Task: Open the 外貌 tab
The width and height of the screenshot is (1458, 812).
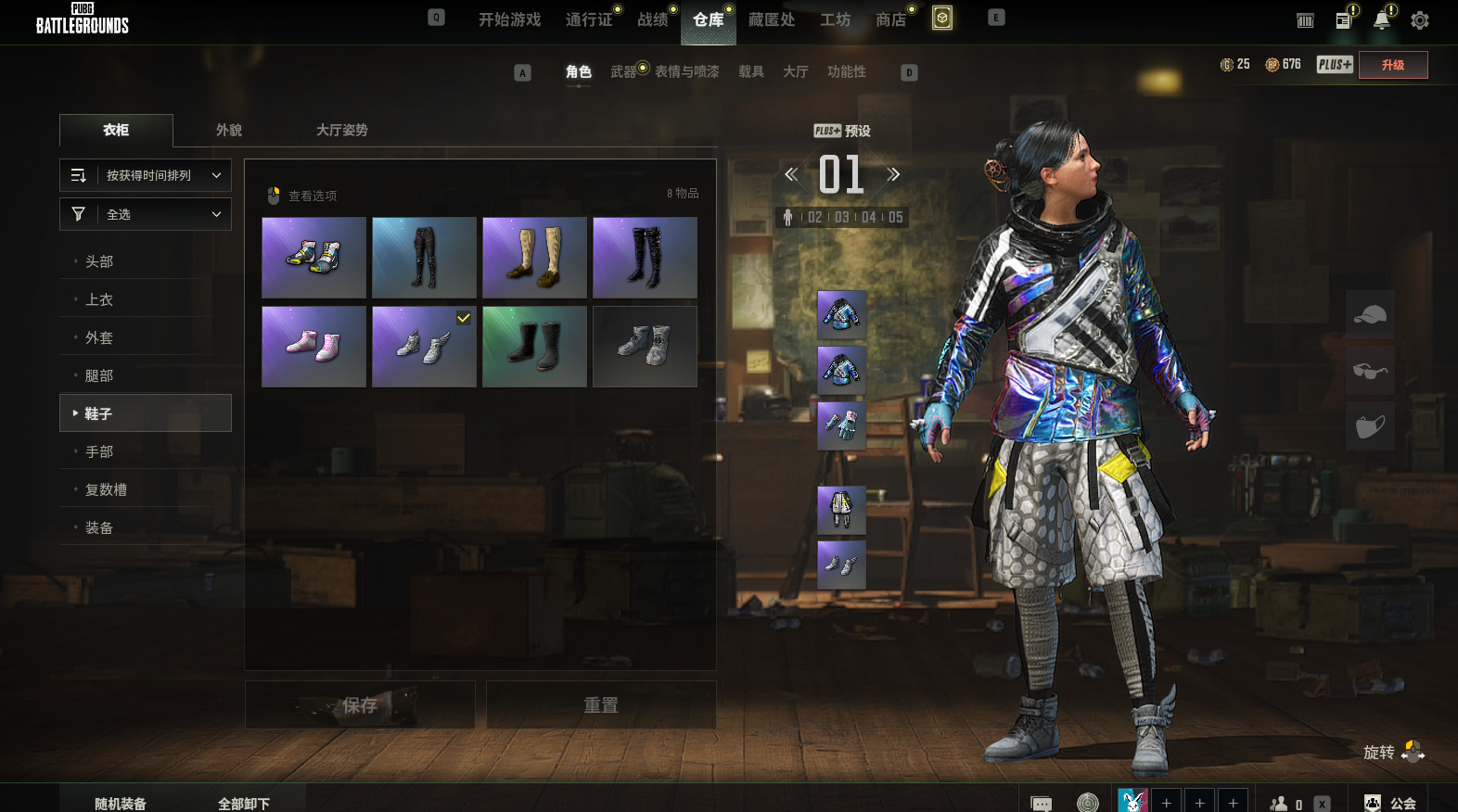Action: point(229,130)
